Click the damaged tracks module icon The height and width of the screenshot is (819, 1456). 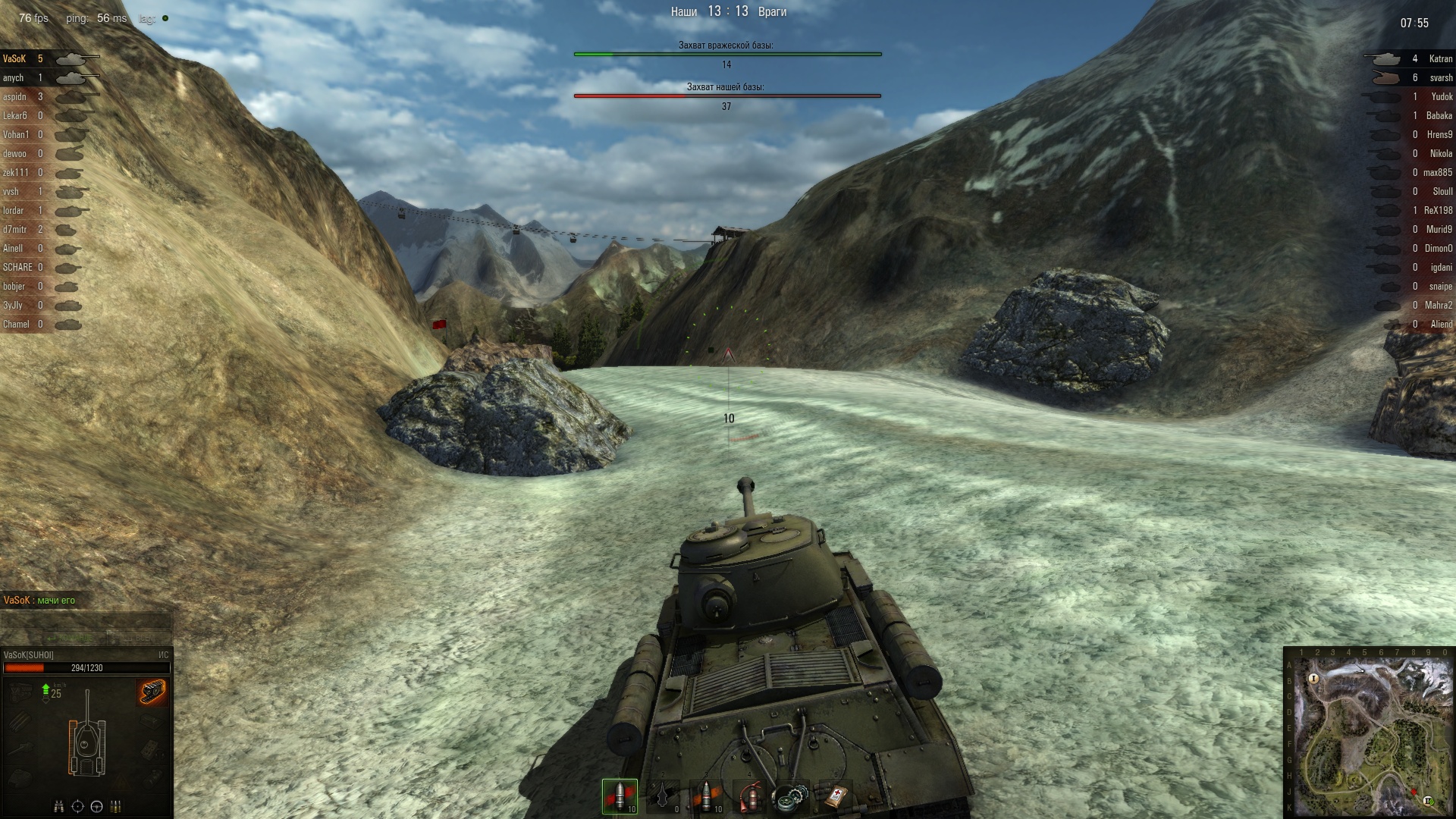pos(152,692)
